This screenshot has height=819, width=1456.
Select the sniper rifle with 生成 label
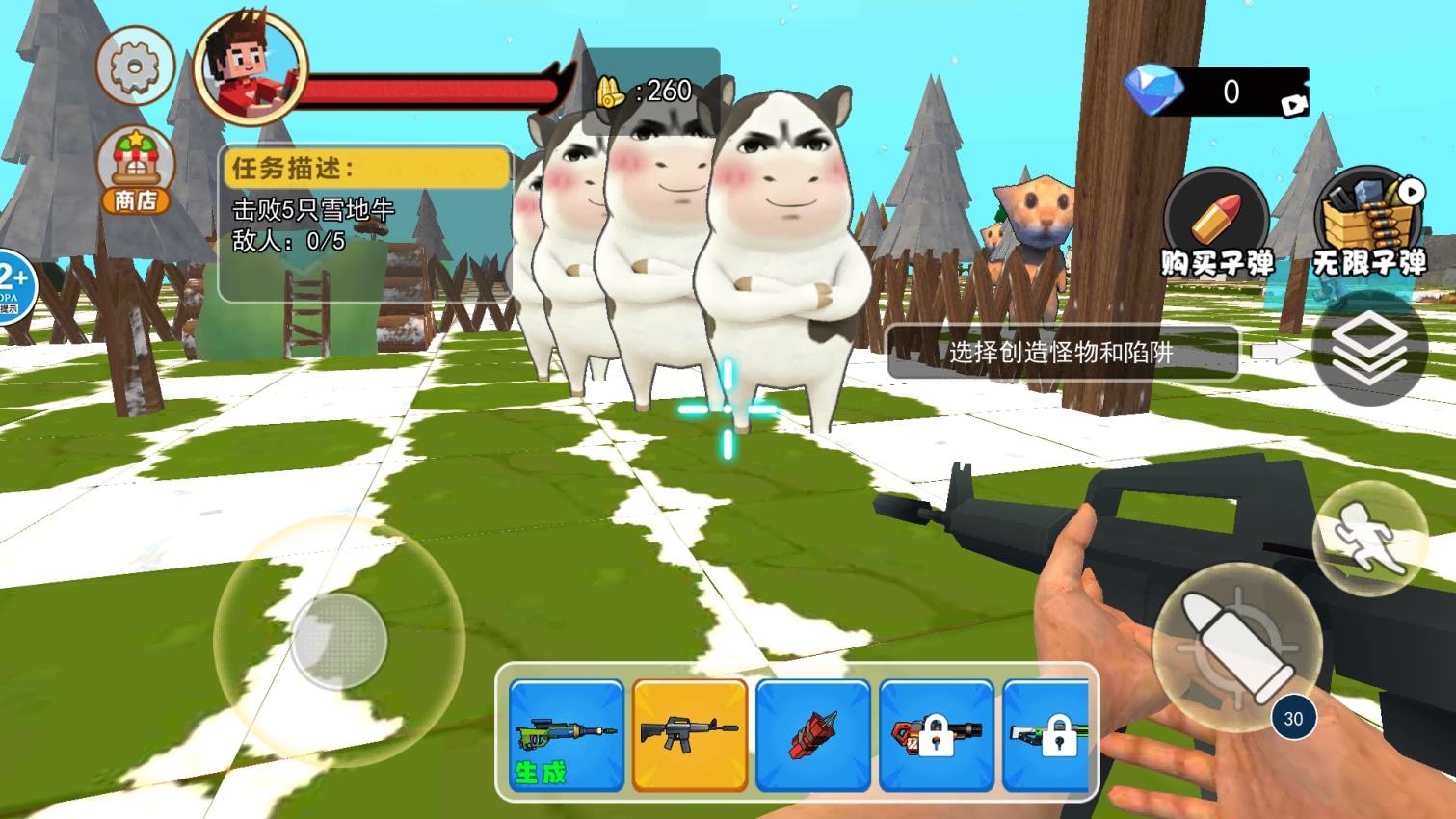click(565, 737)
